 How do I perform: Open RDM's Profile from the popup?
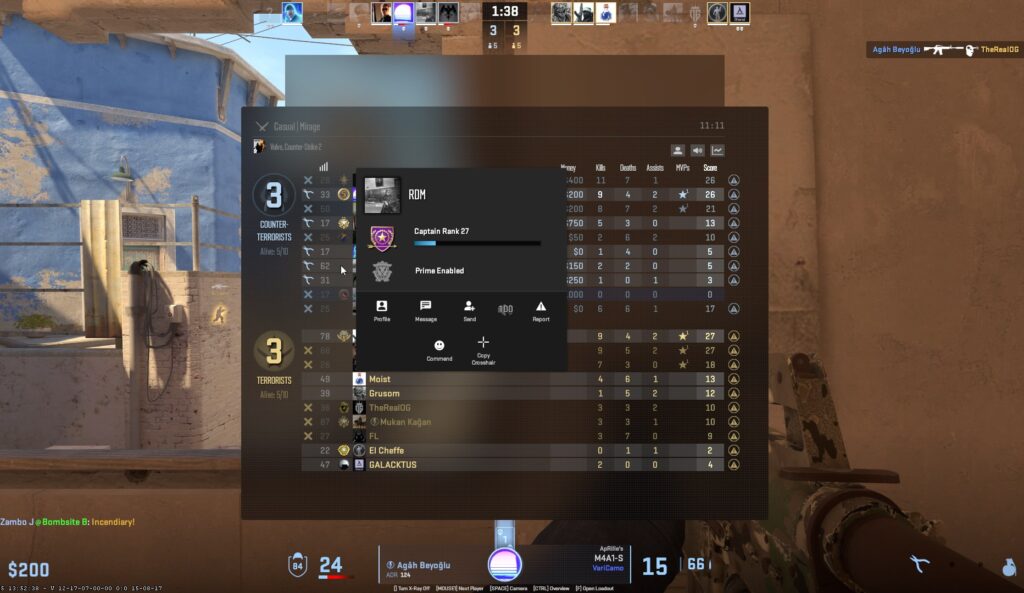coord(381,310)
